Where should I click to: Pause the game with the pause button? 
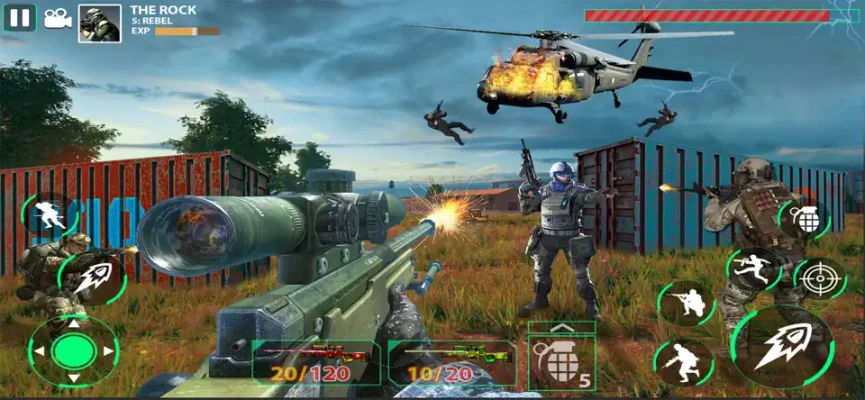pos(20,17)
